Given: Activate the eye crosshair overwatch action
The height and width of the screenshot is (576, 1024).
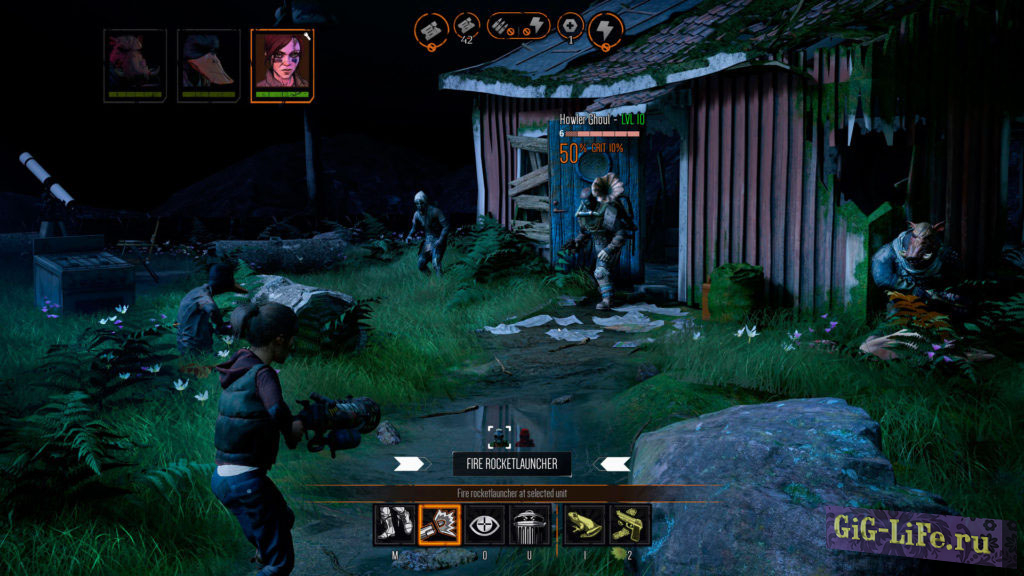Looking at the screenshot, I should [485, 525].
